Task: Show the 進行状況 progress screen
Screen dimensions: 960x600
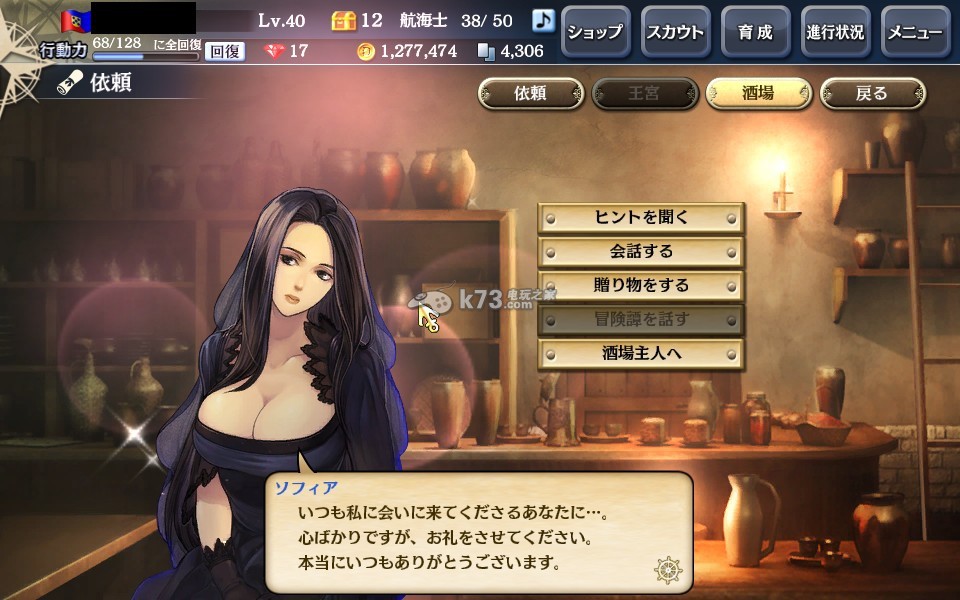Action: [x=835, y=32]
